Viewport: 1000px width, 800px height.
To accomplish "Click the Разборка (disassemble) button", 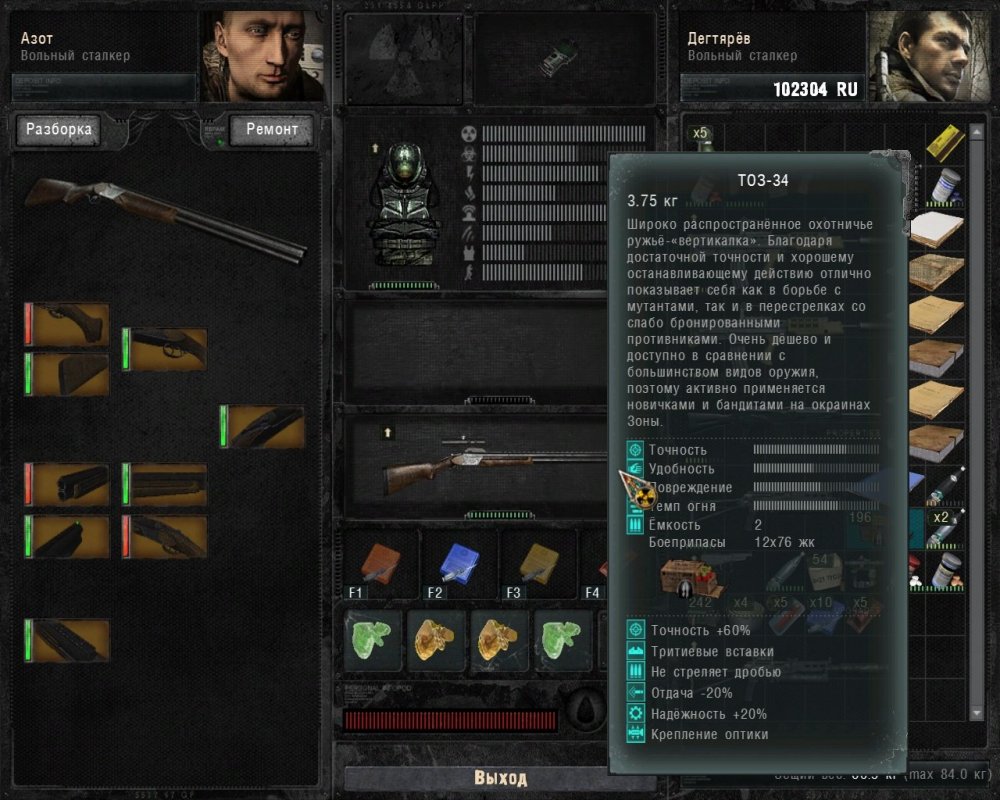I will click(x=58, y=129).
